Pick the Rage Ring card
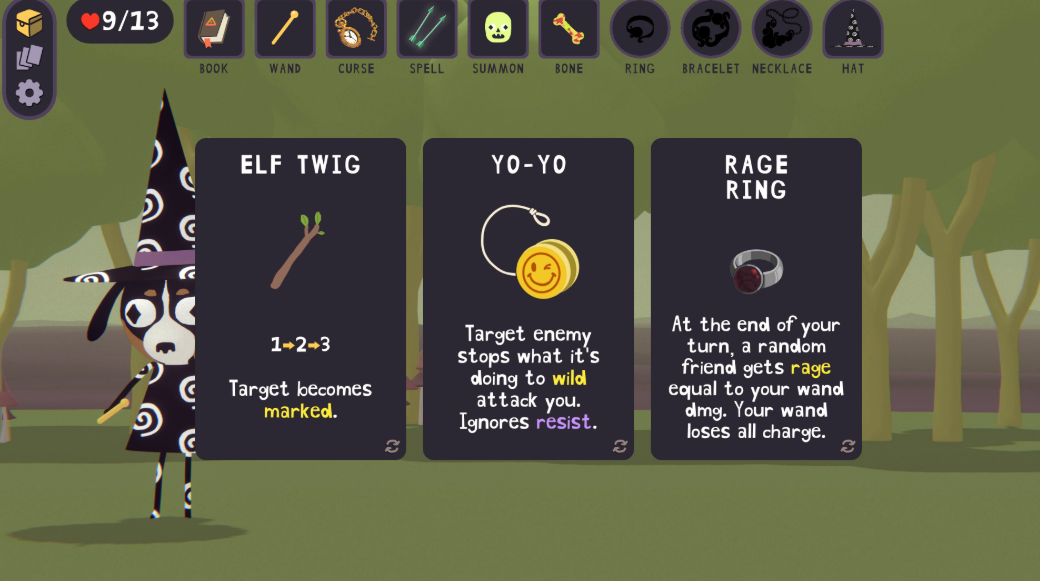 click(756, 298)
